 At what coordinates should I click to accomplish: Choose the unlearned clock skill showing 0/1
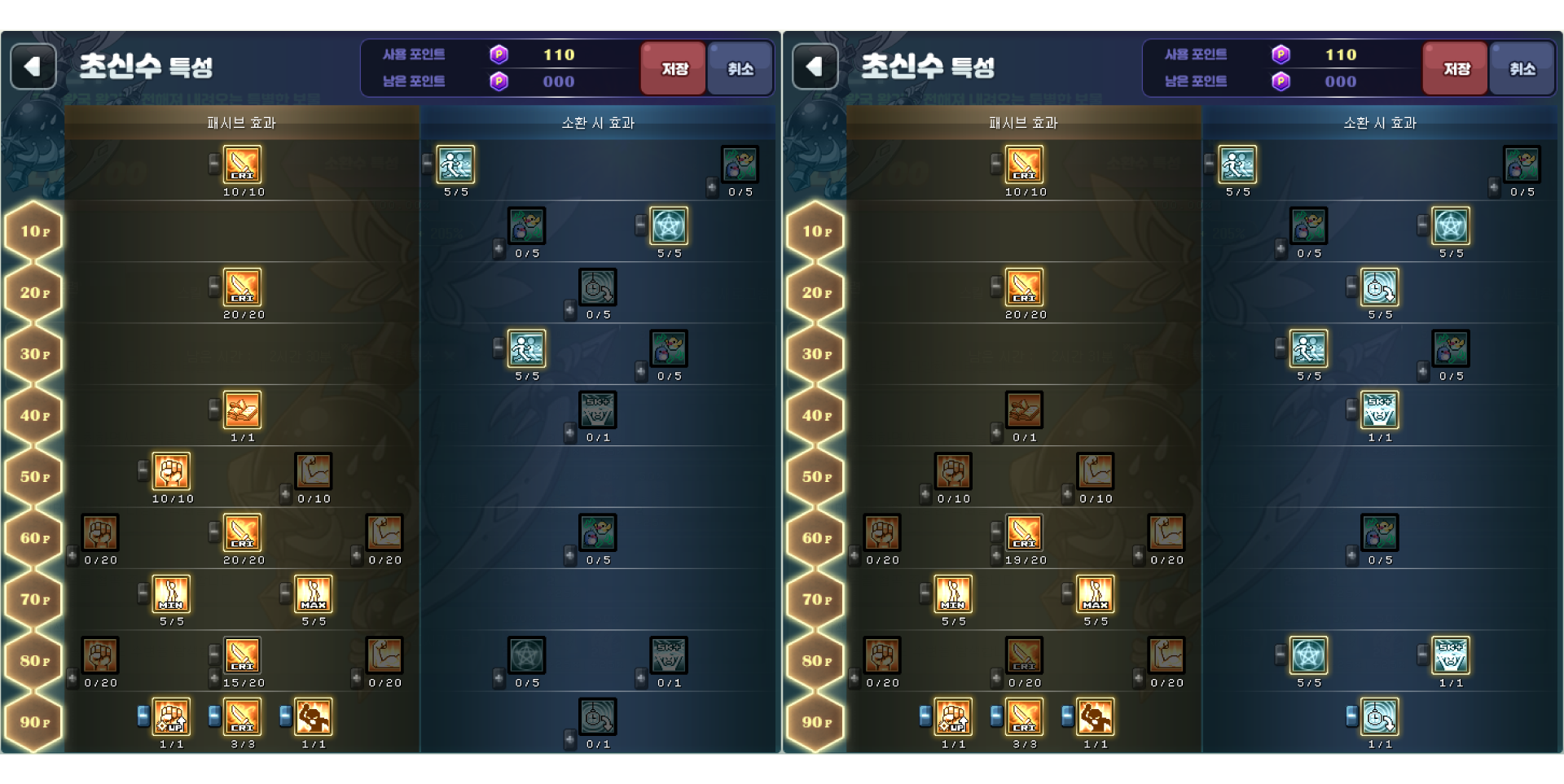[598, 717]
